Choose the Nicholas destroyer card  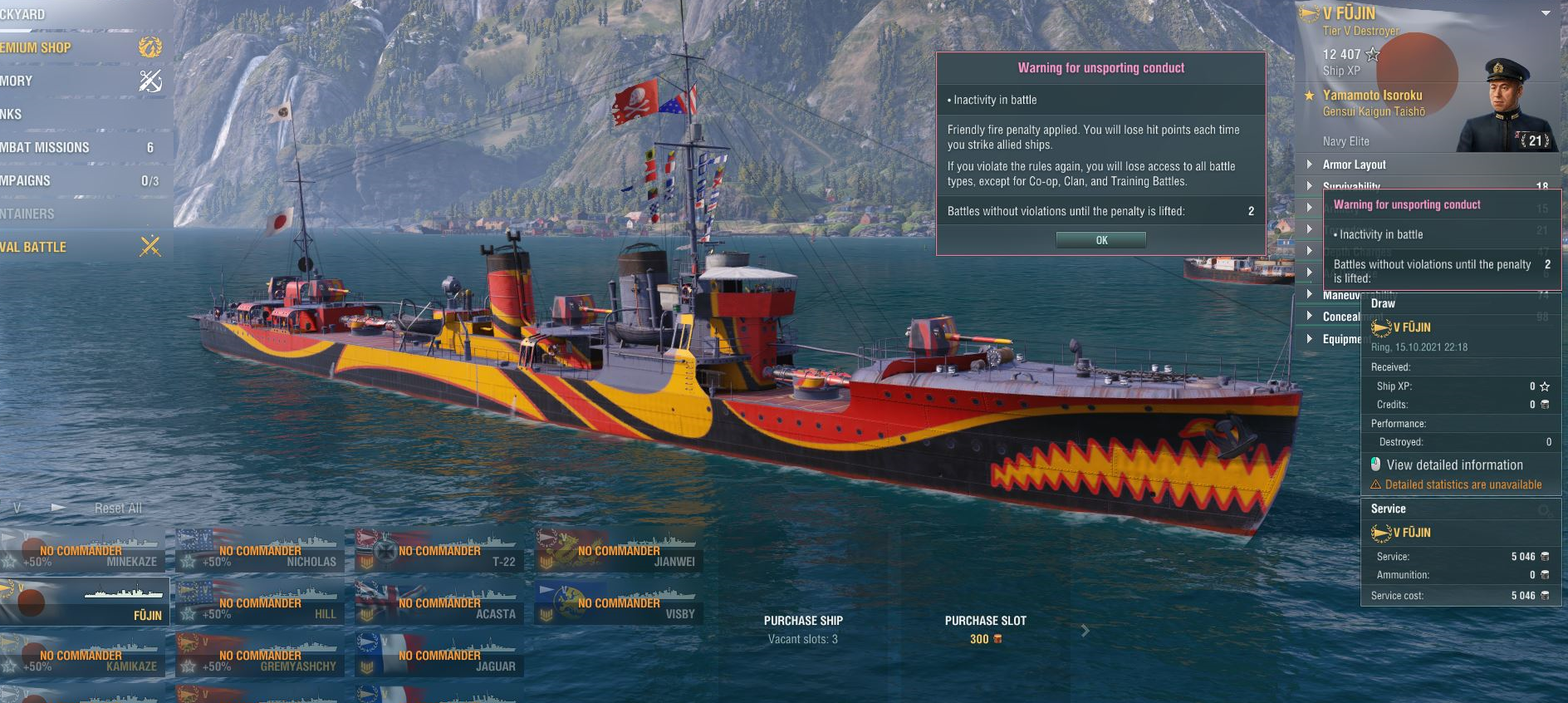(x=260, y=552)
